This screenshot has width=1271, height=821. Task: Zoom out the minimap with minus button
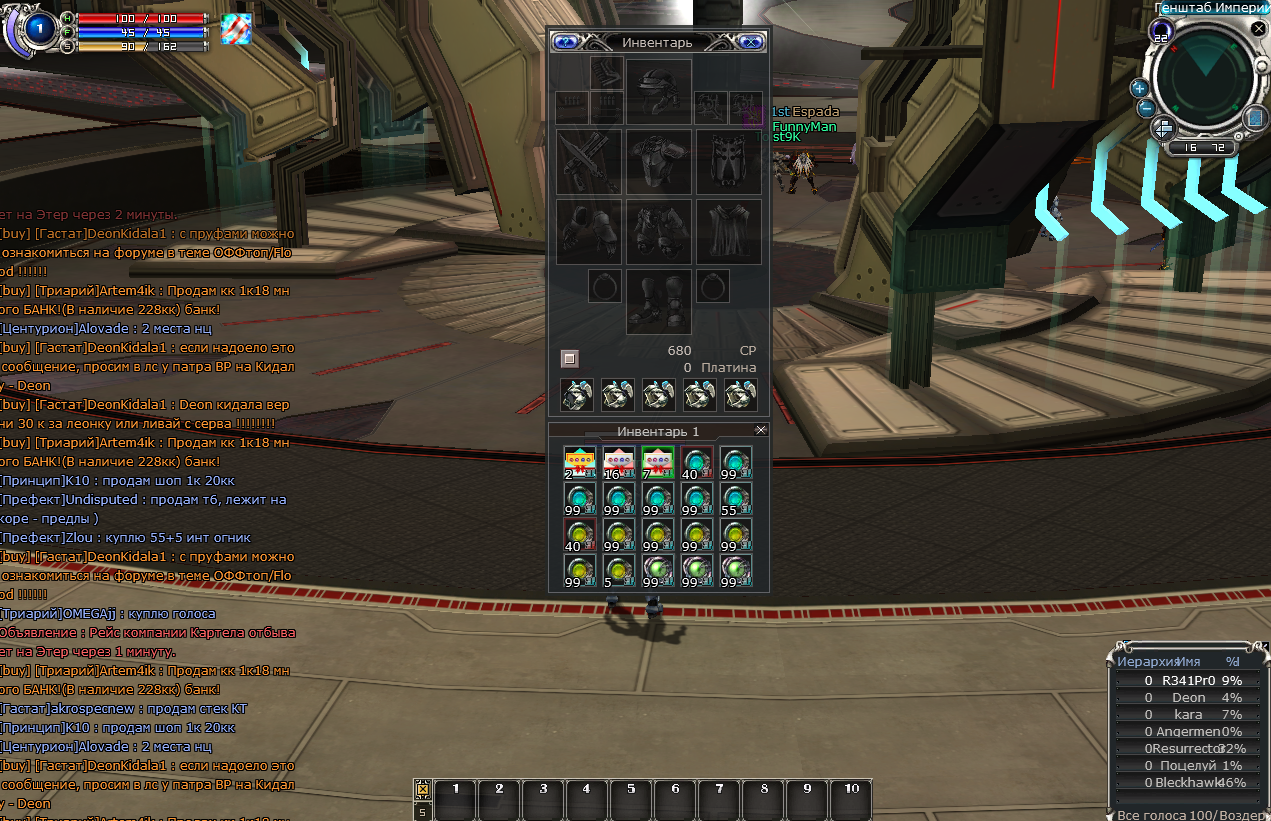1146,108
